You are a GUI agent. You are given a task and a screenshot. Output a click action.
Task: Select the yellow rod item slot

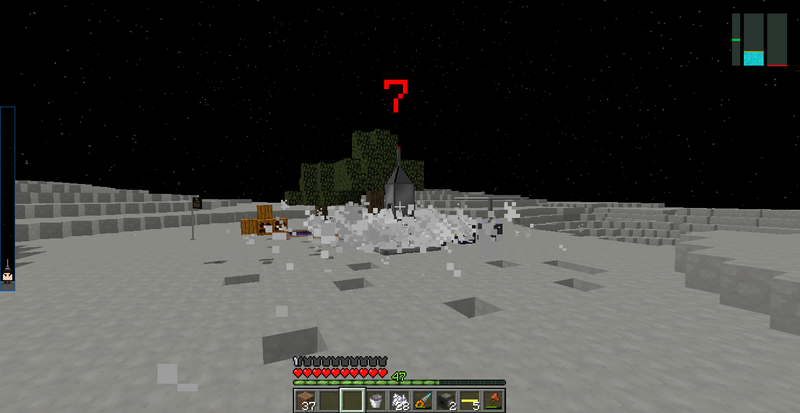[x=469, y=401]
